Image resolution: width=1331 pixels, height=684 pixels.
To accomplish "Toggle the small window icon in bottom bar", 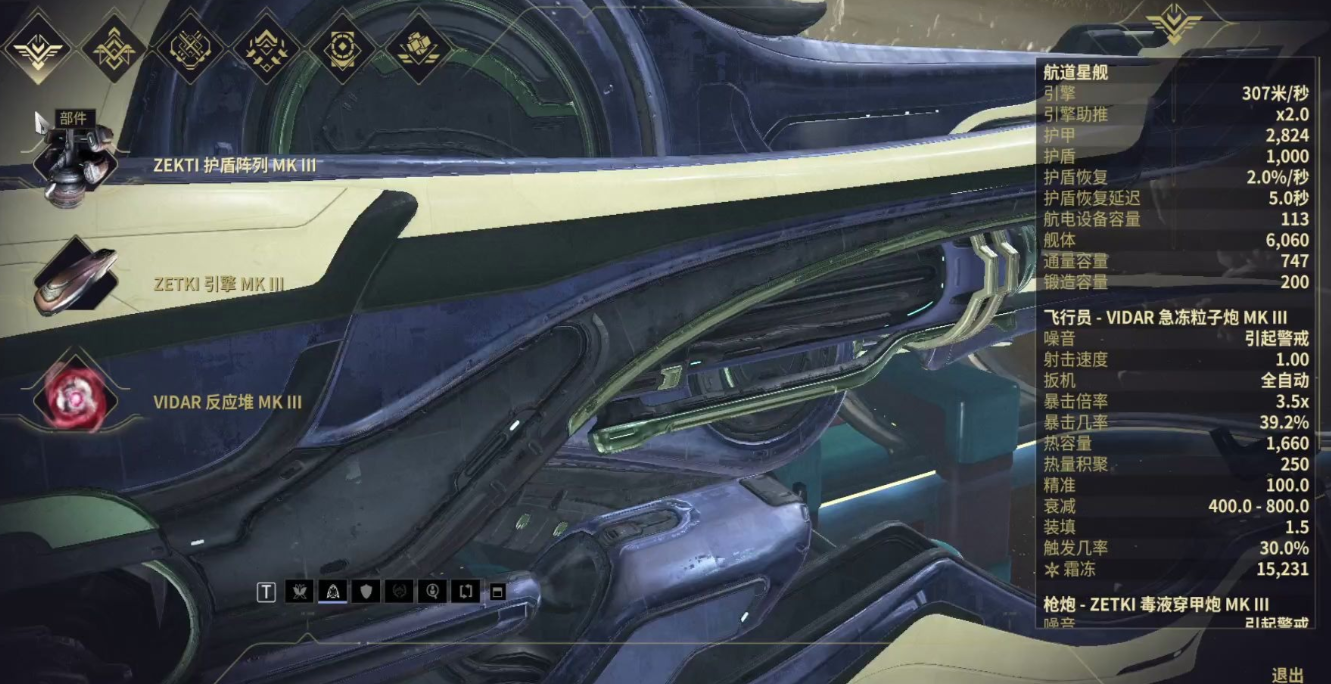I will click(x=497, y=591).
